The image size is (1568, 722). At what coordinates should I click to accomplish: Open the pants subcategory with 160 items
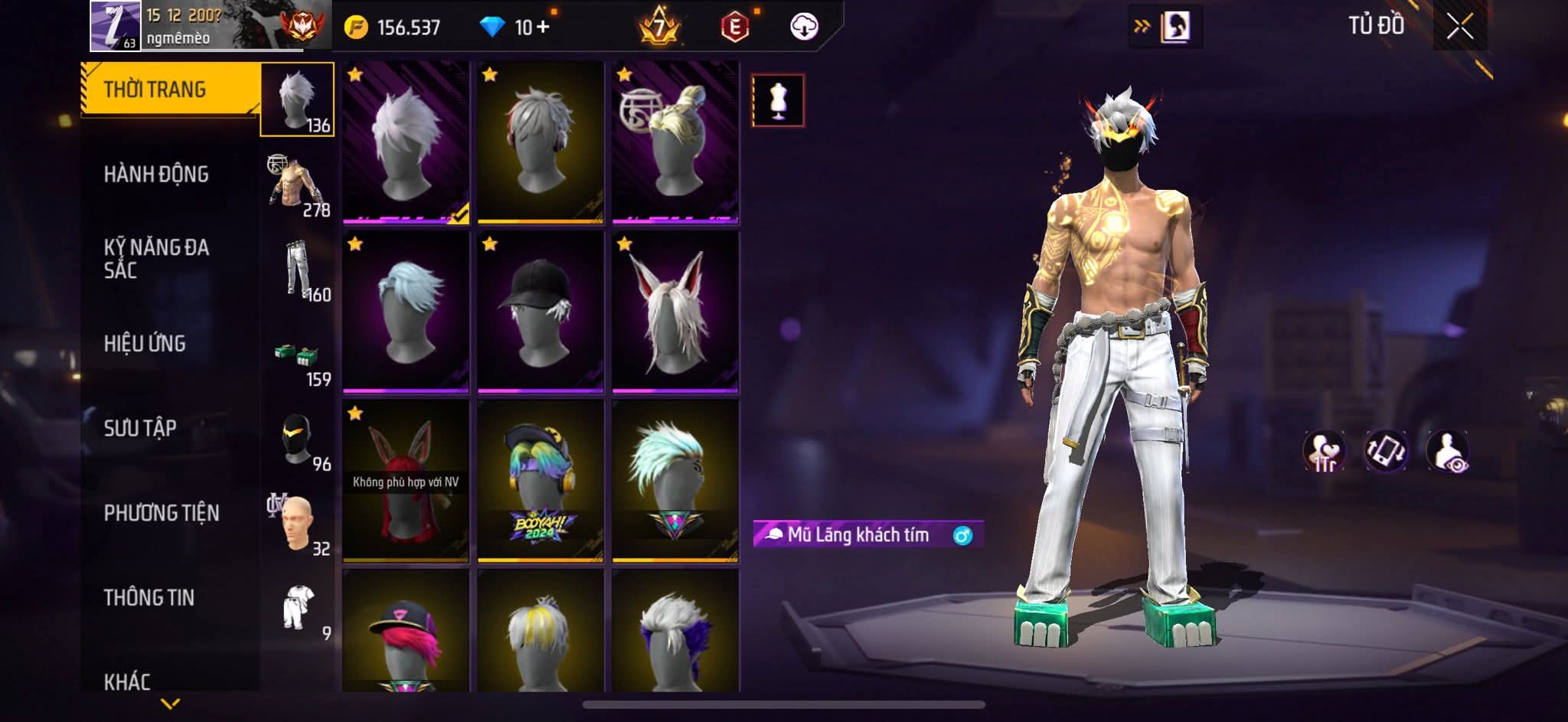coord(299,270)
